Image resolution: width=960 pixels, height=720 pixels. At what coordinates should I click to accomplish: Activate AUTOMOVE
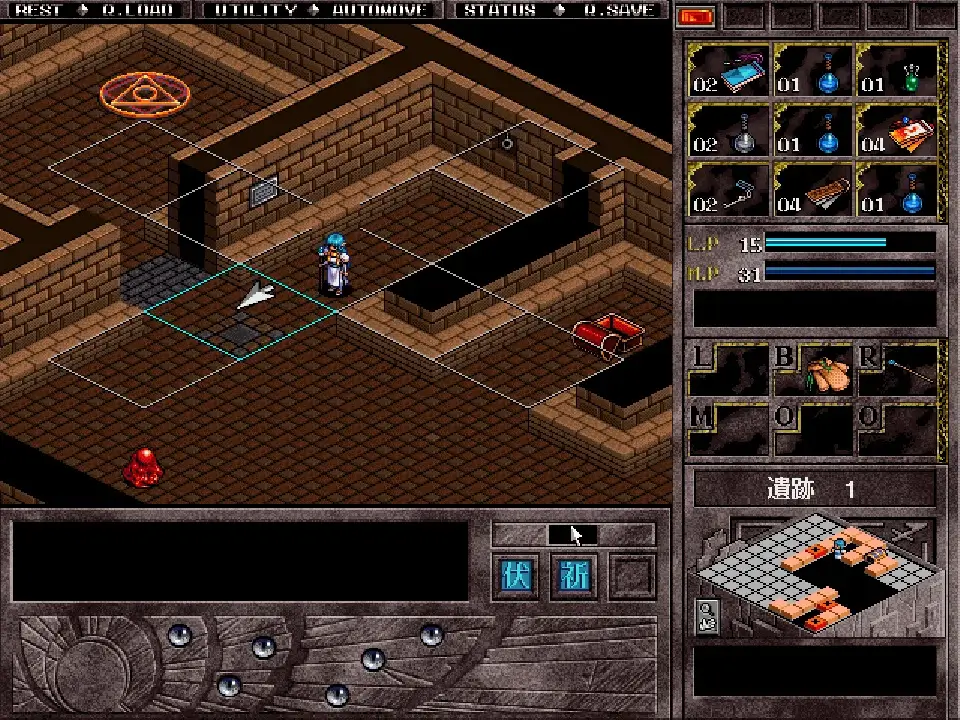pos(380,10)
